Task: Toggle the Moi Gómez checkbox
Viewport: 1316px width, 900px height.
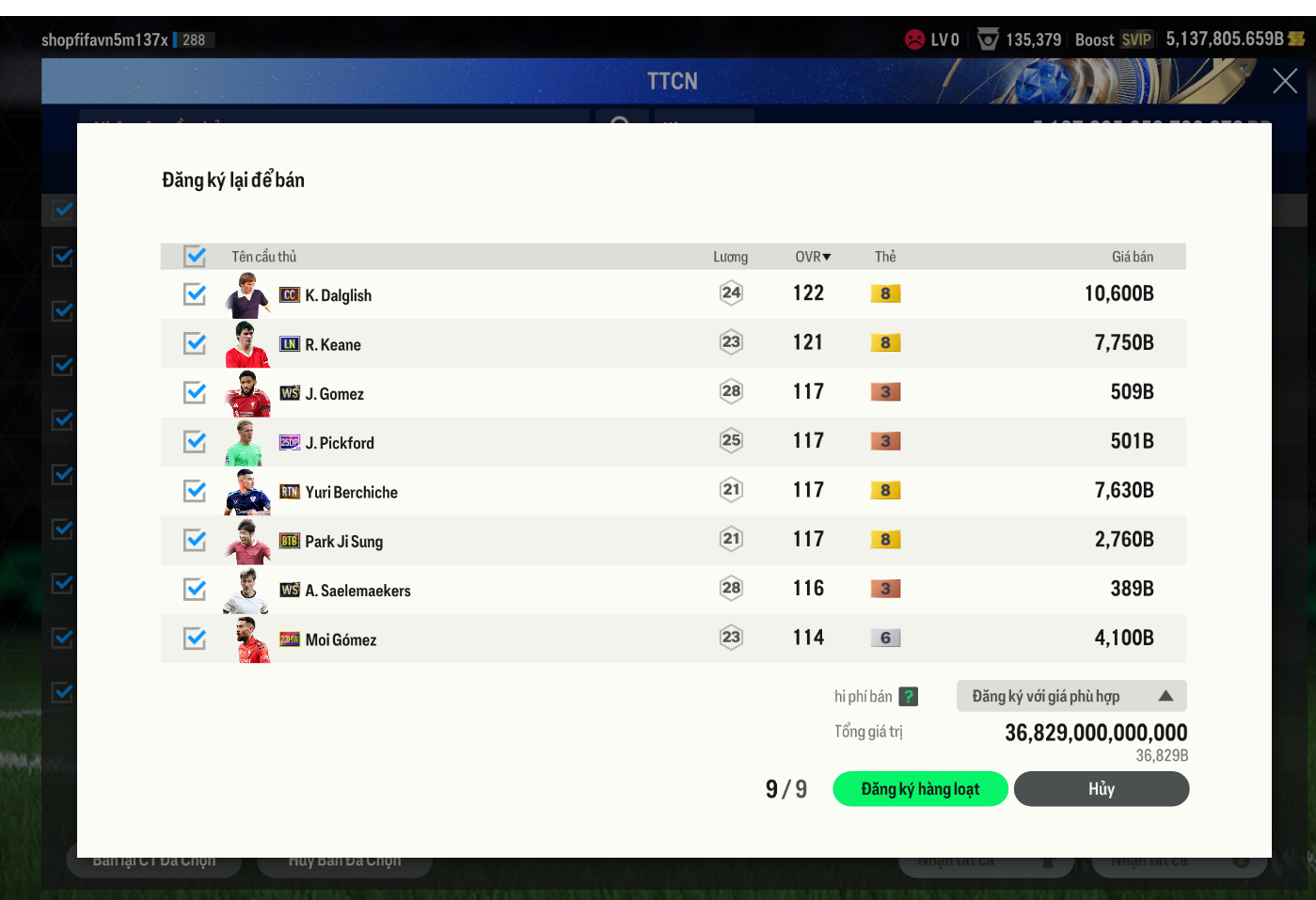Action: 195,639
